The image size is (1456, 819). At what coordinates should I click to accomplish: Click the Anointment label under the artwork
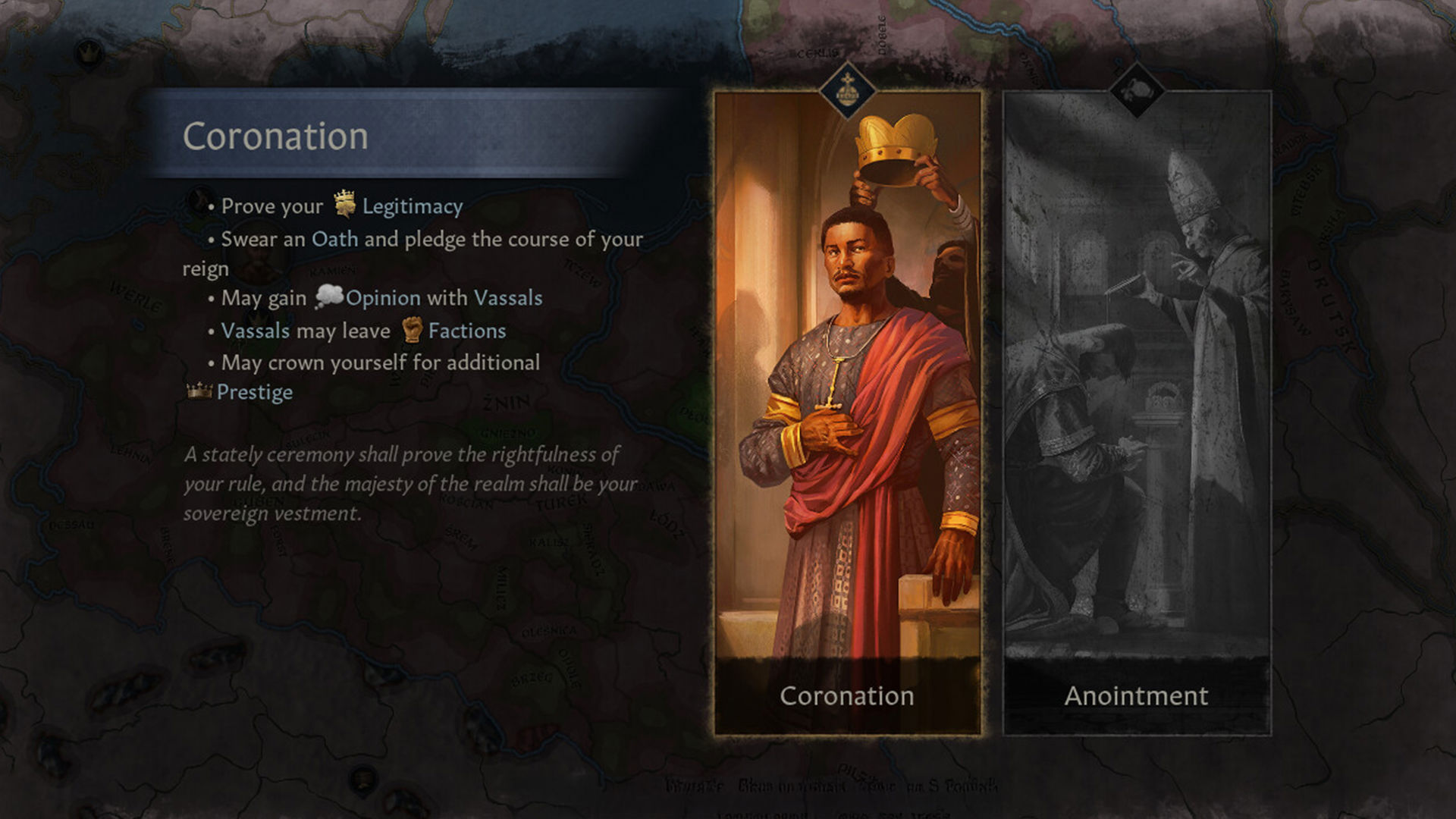[x=1137, y=696]
